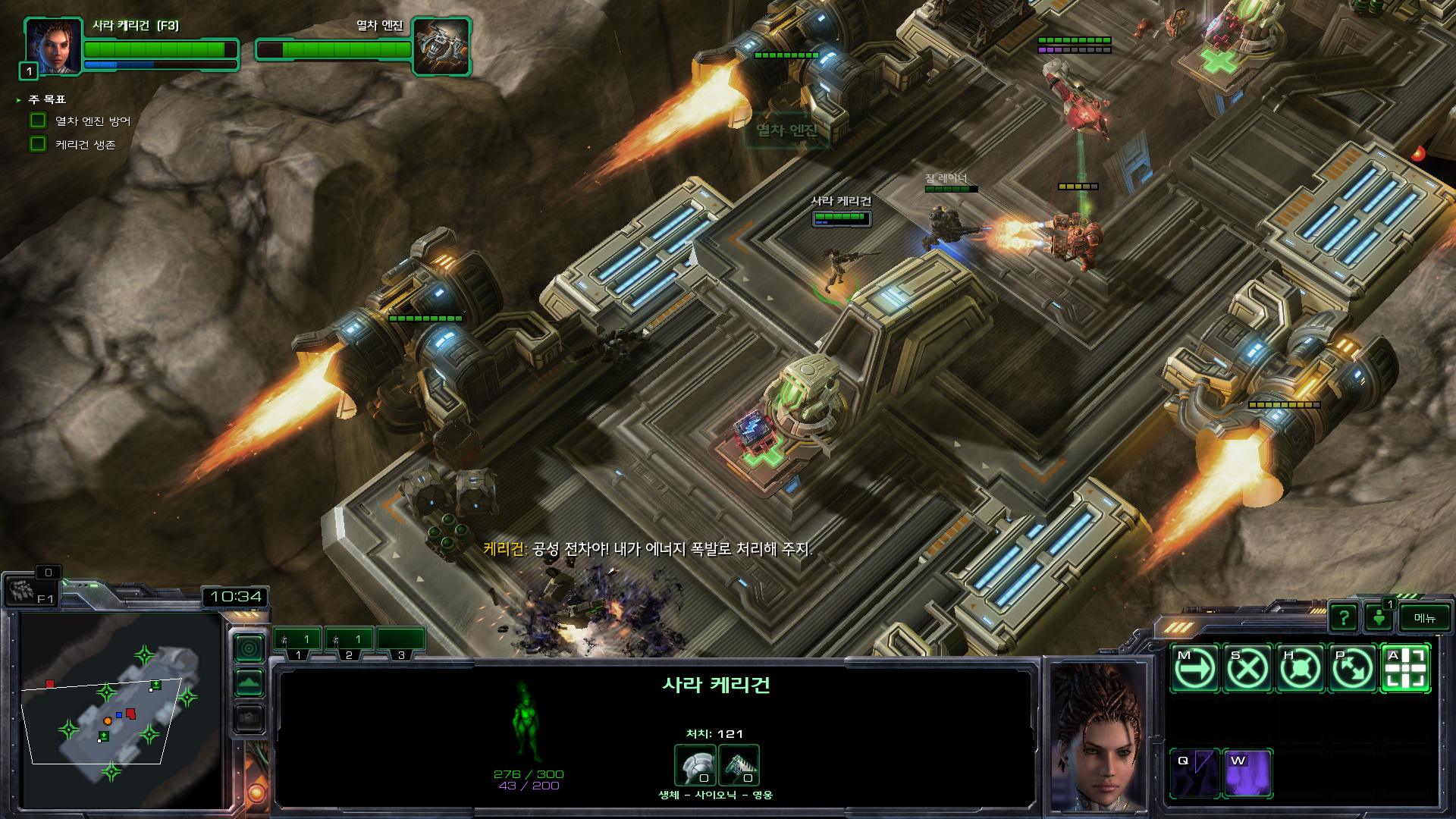The height and width of the screenshot is (819, 1456).
Task: Toggle the minimap terrain view button
Action: pos(249,682)
